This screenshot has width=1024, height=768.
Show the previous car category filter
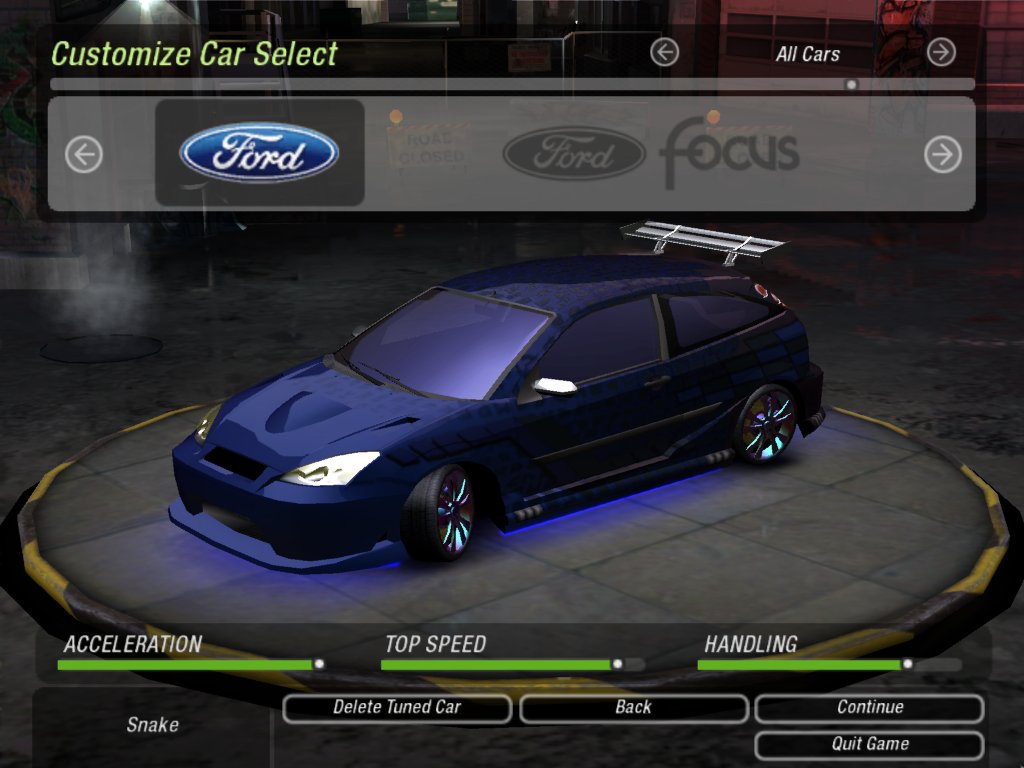[x=664, y=53]
